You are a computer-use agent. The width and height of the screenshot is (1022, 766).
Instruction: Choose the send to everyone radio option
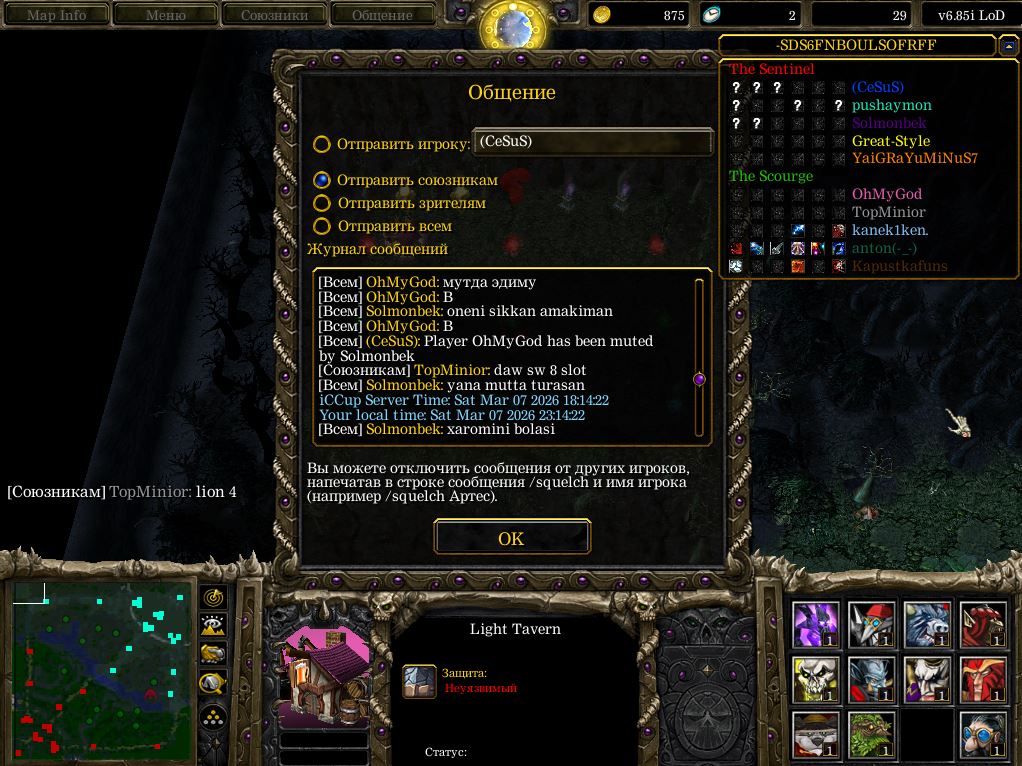coord(322,226)
